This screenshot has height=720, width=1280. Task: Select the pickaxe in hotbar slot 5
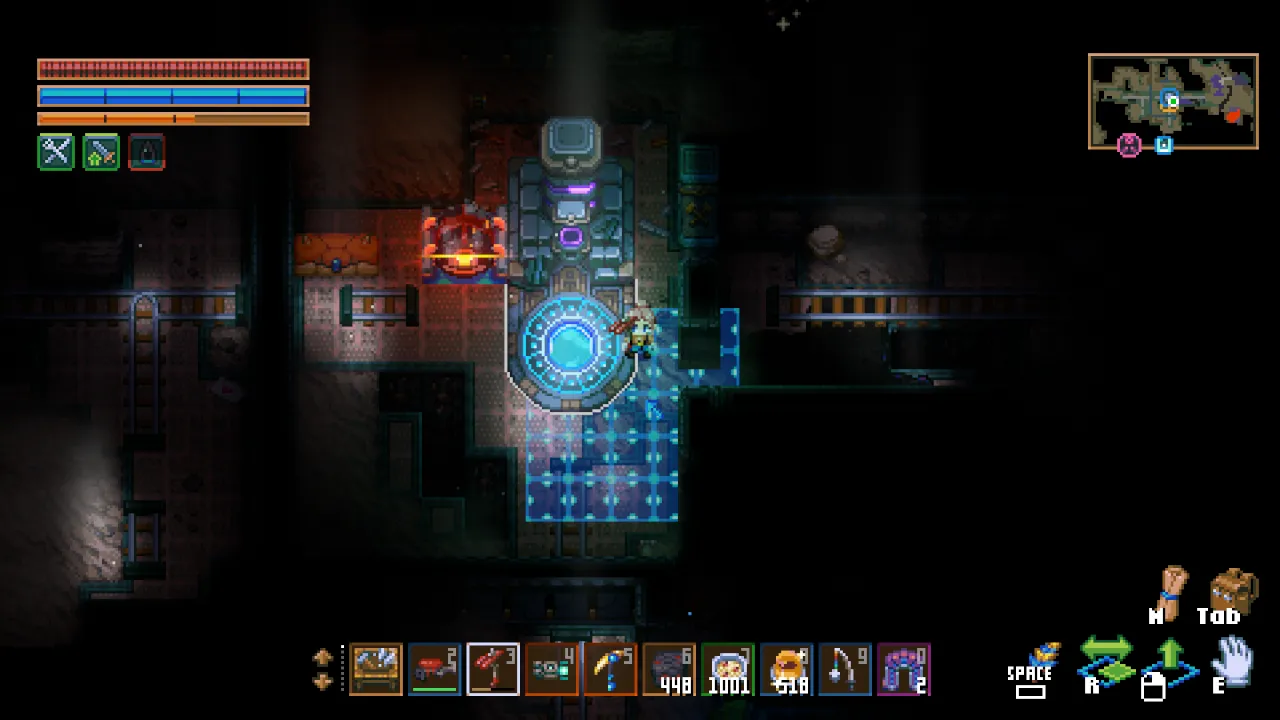tap(610, 668)
